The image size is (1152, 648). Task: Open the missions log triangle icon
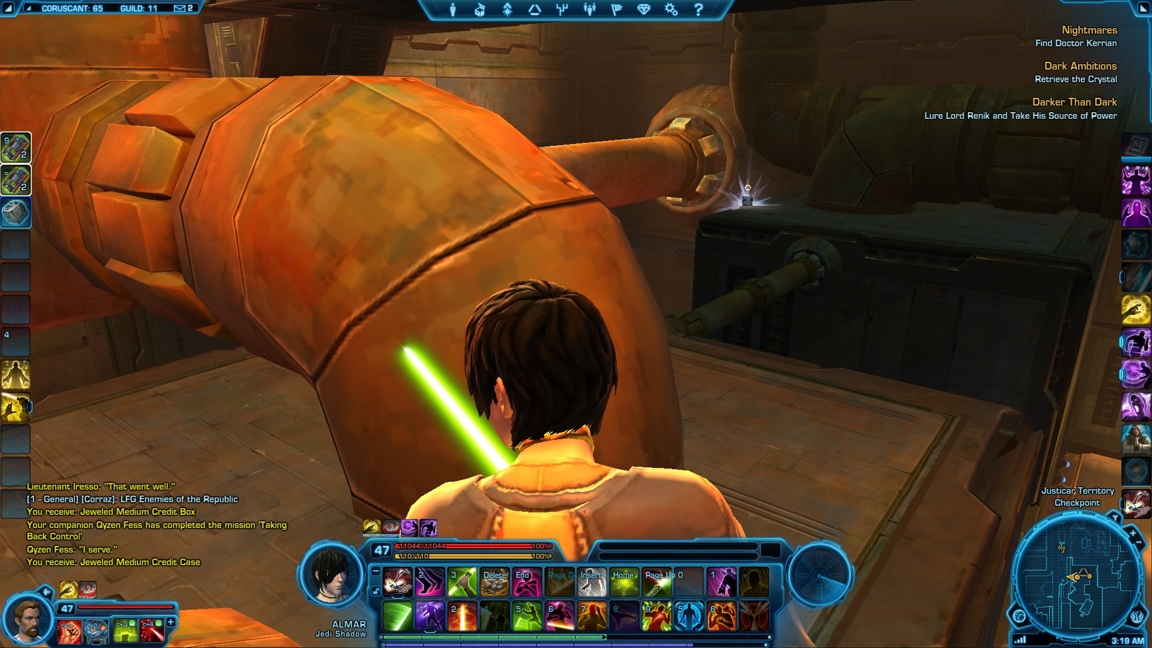(x=534, y=10)
